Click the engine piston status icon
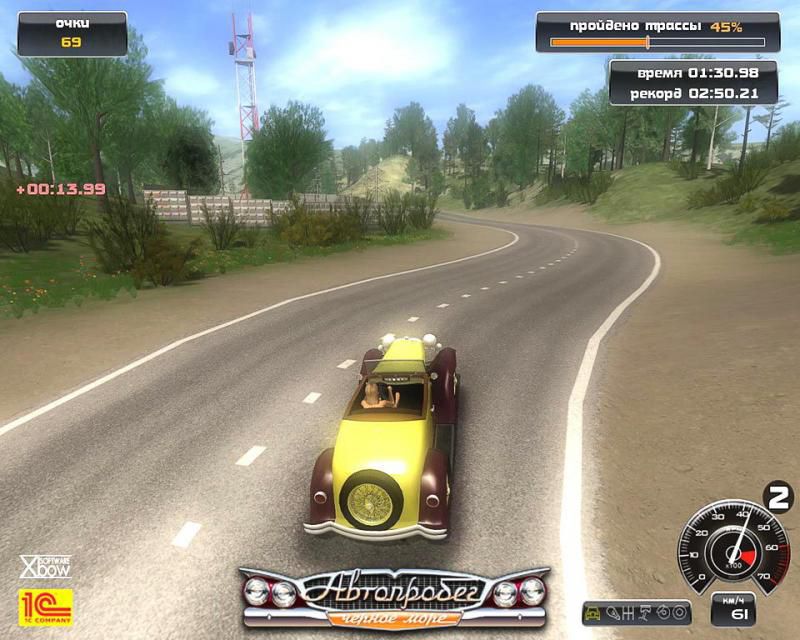Viewport: 800px width, 640px height. 644,613
